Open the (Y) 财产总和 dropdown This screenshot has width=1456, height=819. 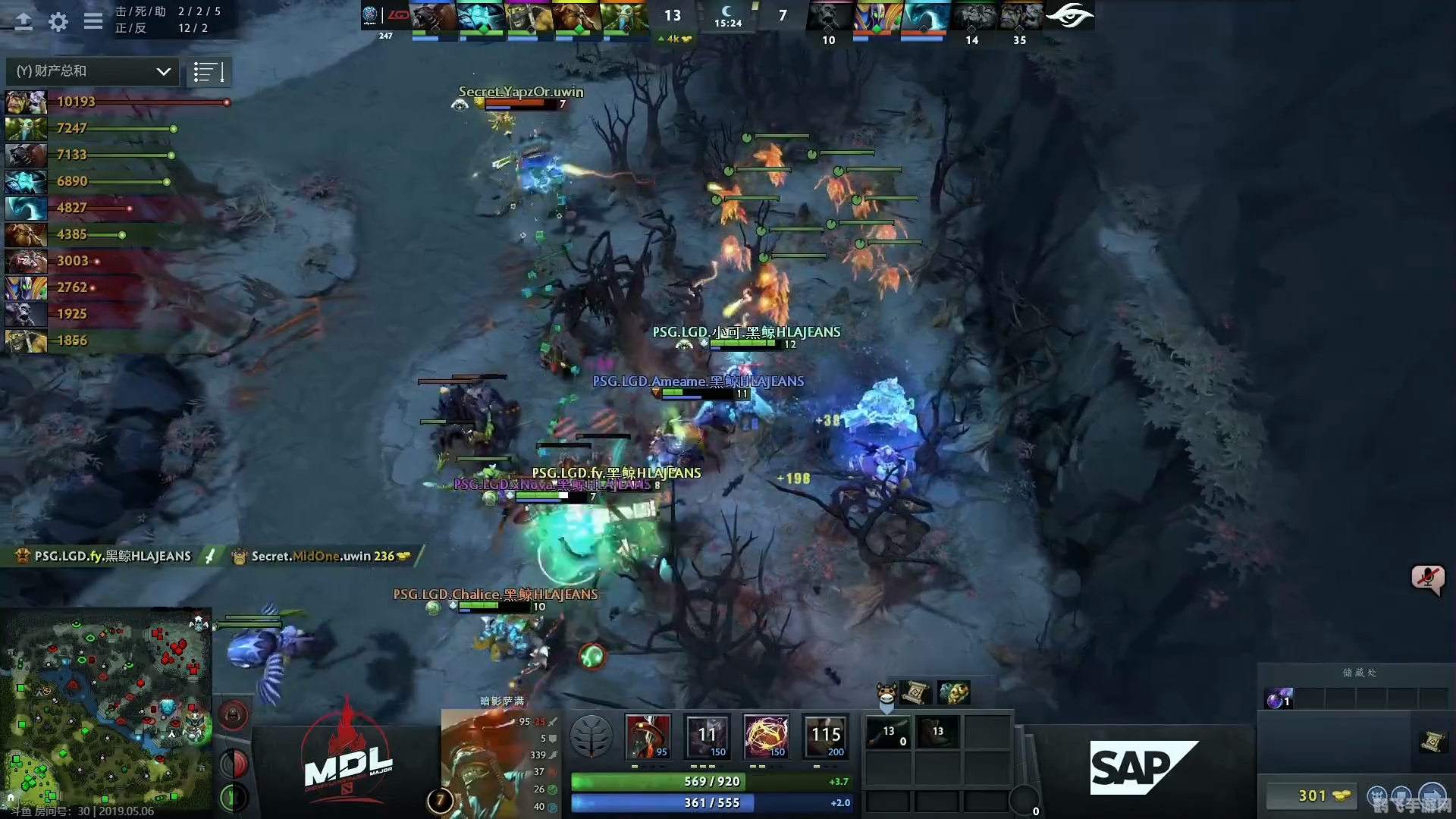tap(91, 71)
